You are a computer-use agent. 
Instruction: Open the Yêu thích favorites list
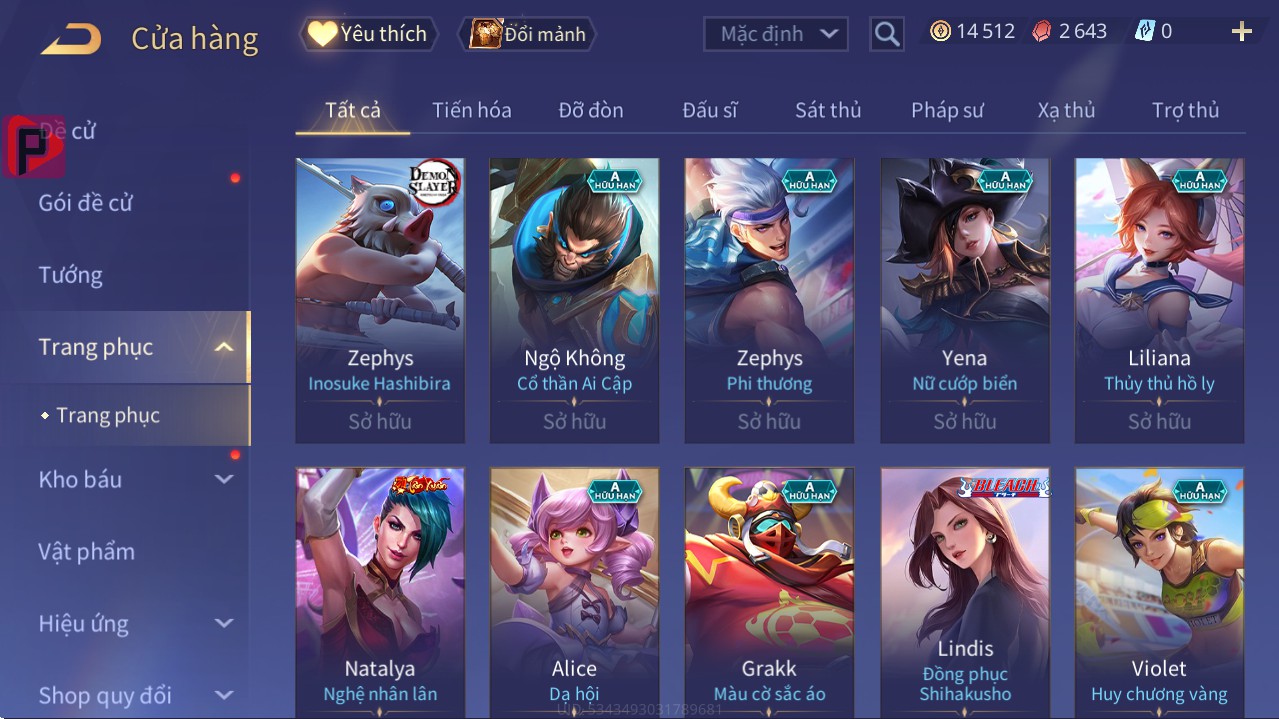click(x=367, y=34)
